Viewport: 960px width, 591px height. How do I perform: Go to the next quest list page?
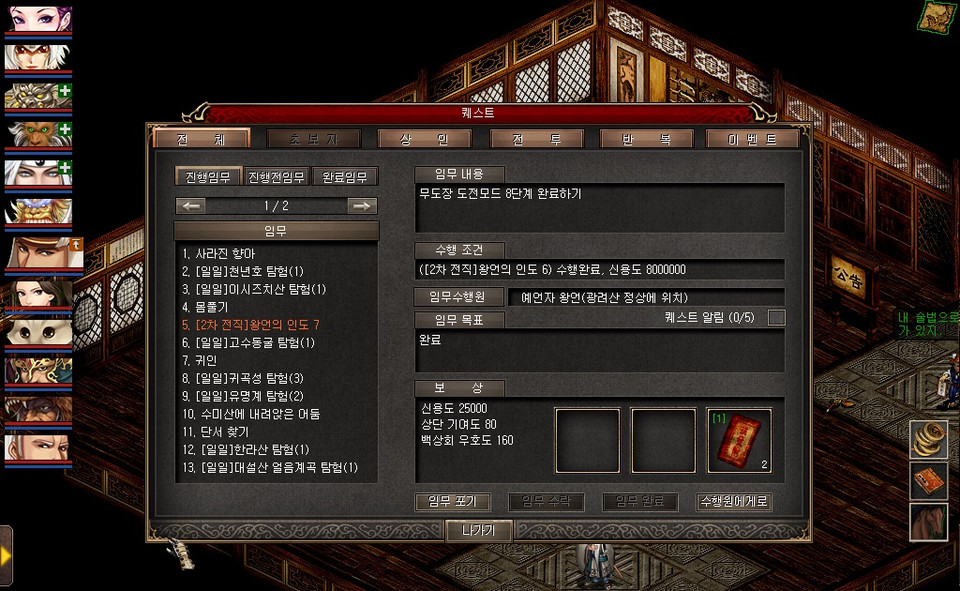coord(362,206)
